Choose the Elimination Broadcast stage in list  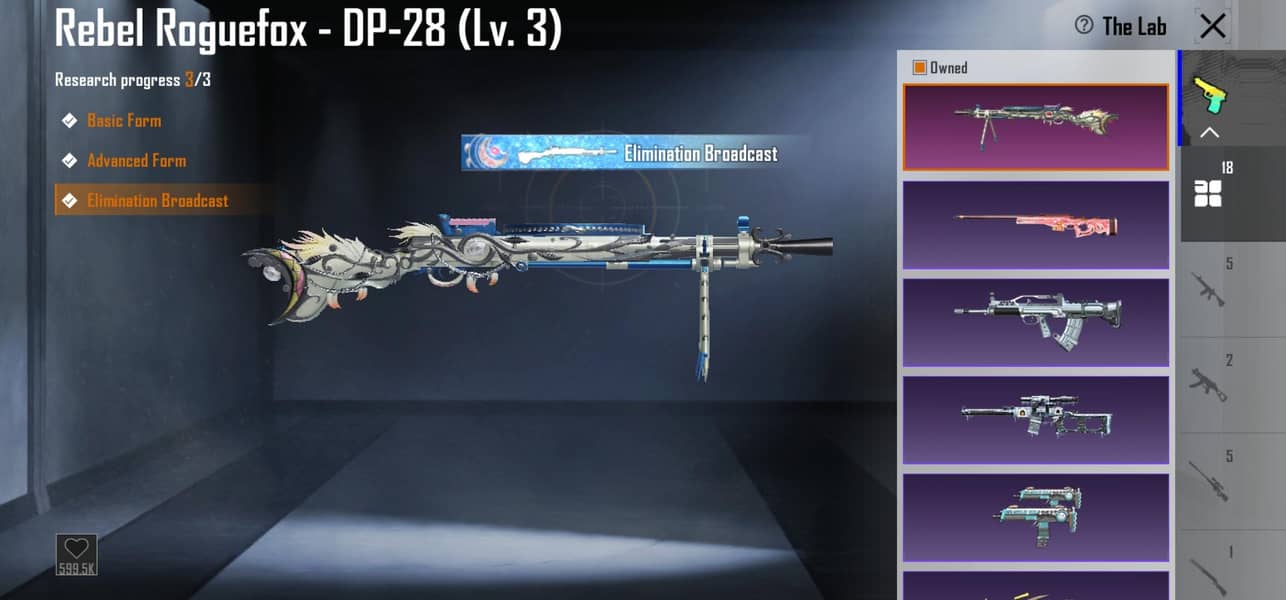tap(157, 201)
